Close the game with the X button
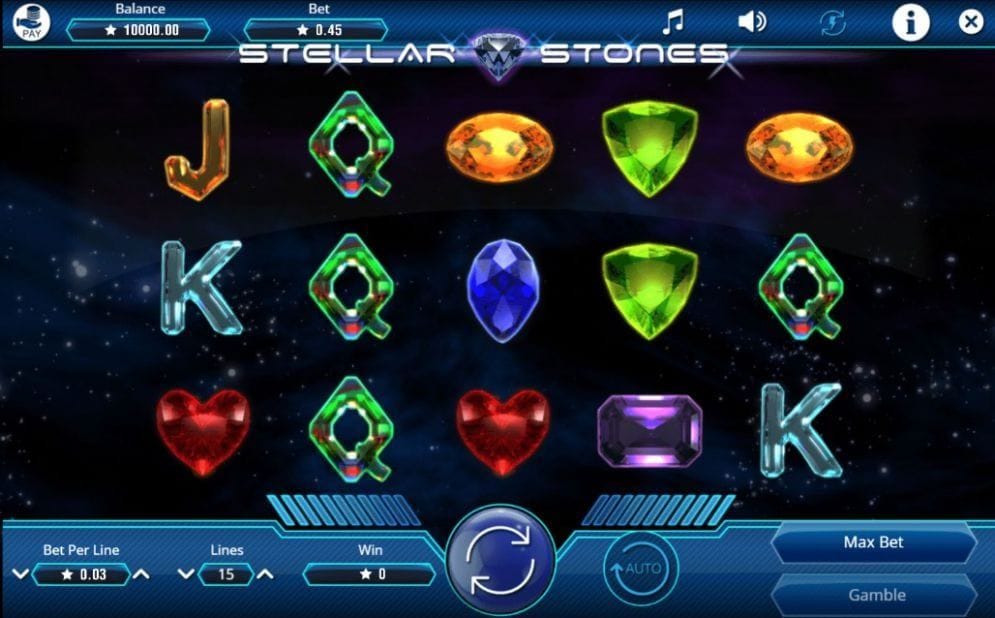995x618 pixels. tap(970, 21)
